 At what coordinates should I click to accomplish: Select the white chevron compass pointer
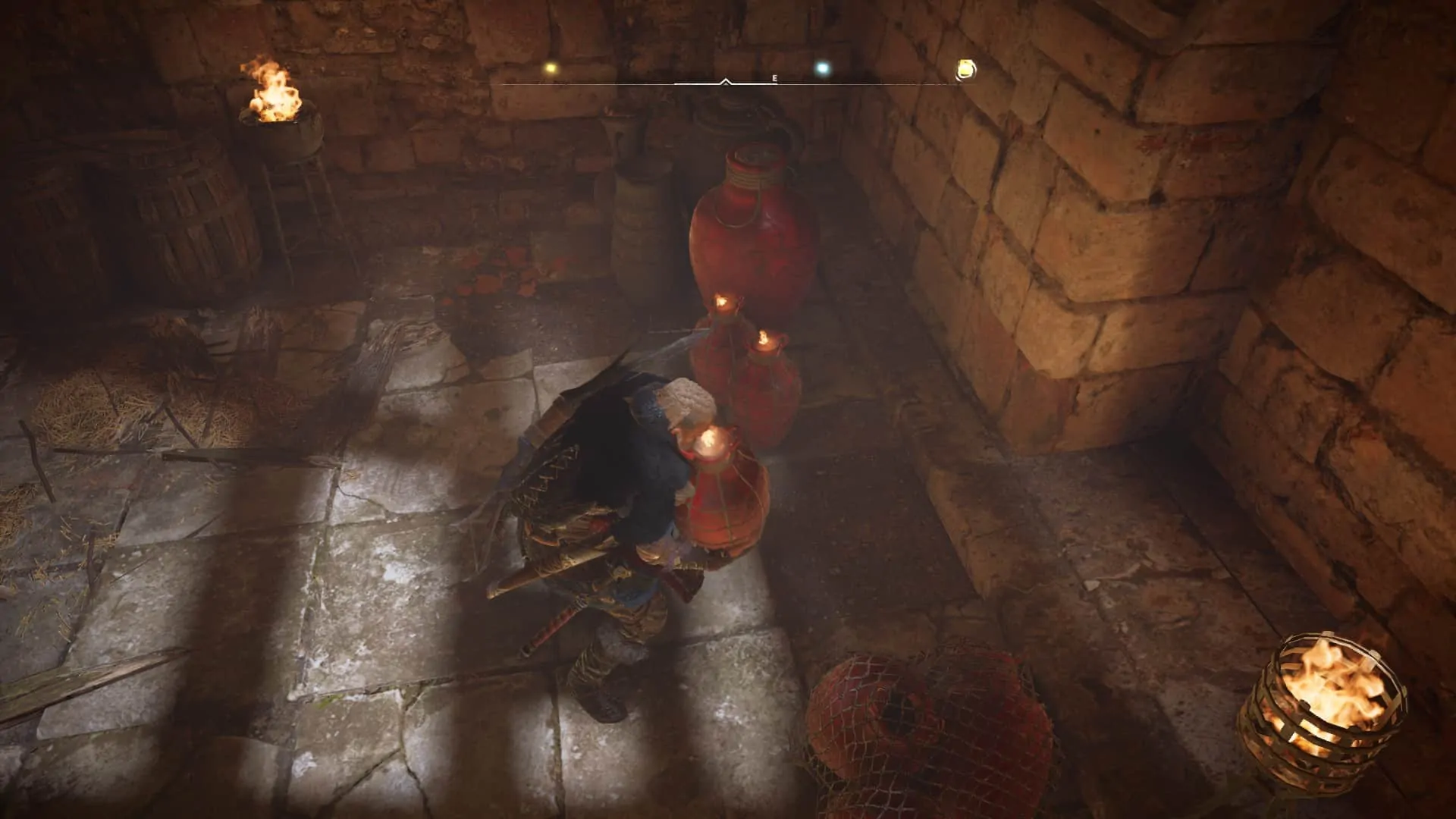[x=726, y=80]
